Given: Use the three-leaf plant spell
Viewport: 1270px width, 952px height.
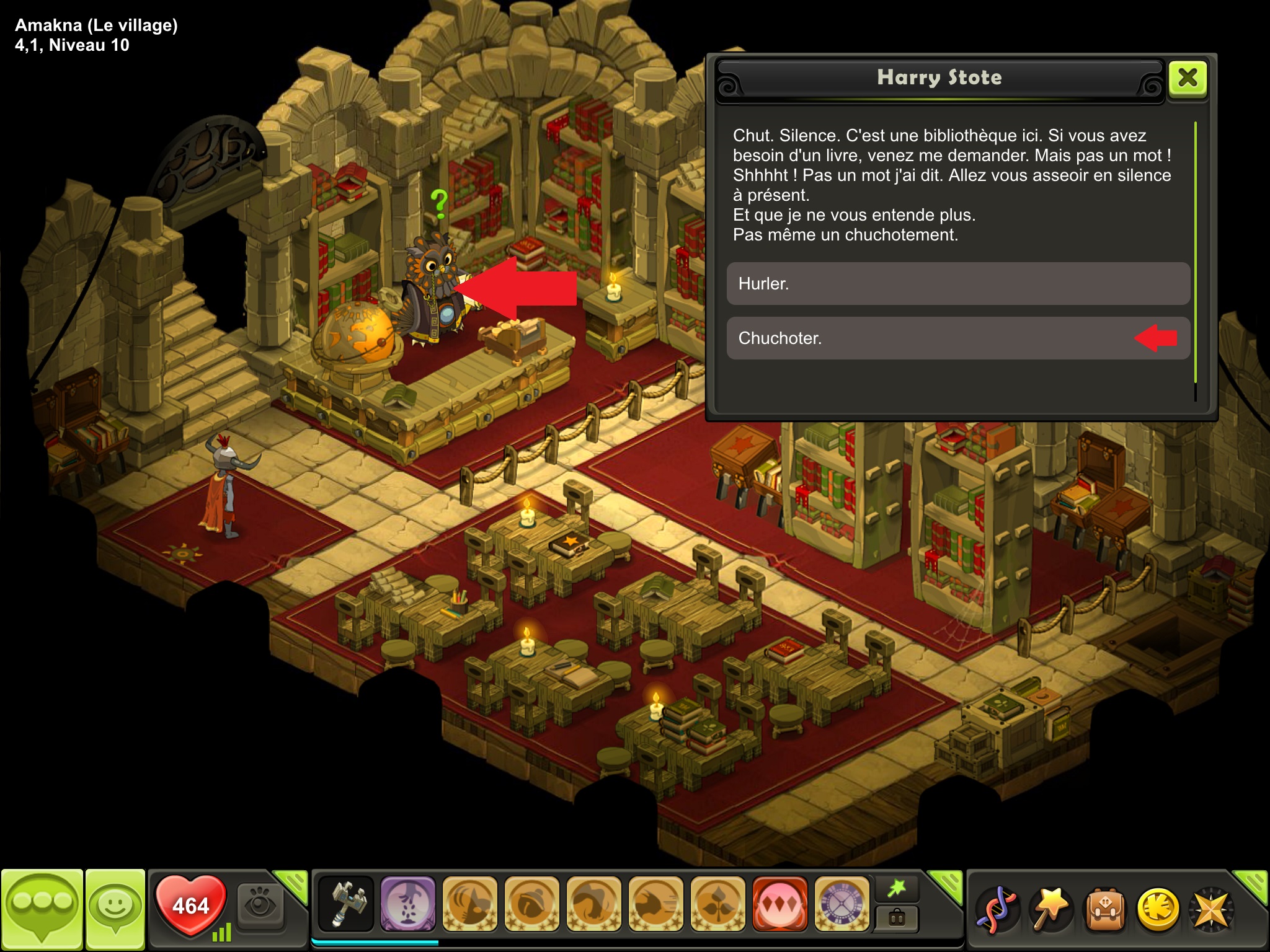Looking at the screenshot, I should point(718,904).
